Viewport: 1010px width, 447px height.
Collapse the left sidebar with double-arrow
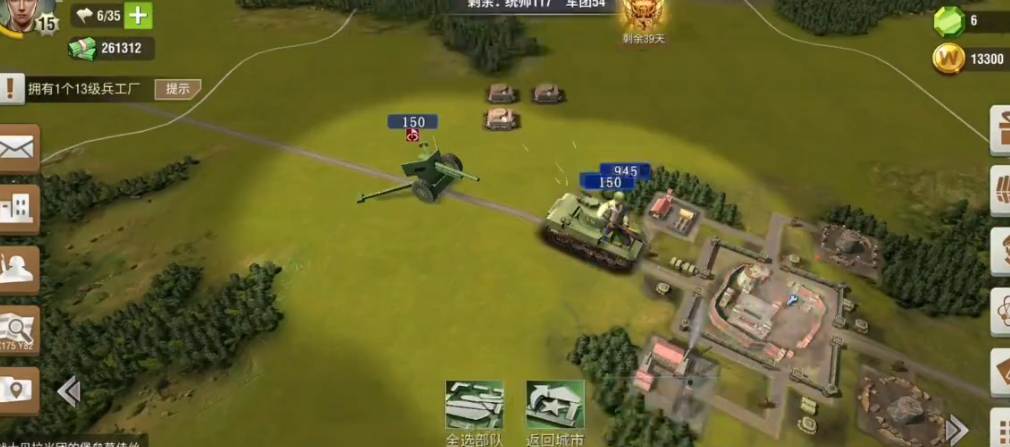(x=68, y=391)
